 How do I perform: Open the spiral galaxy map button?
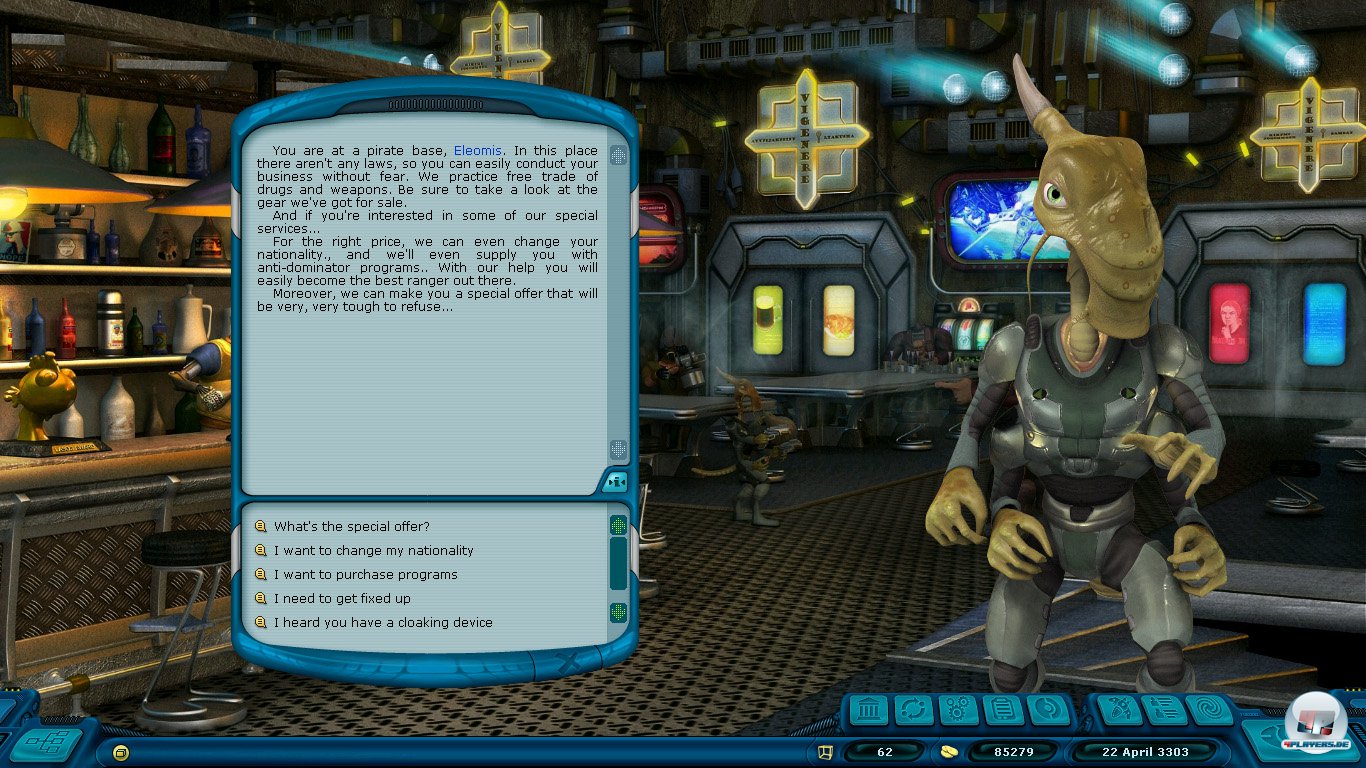pyautogui.click(x=1208, y=711)
